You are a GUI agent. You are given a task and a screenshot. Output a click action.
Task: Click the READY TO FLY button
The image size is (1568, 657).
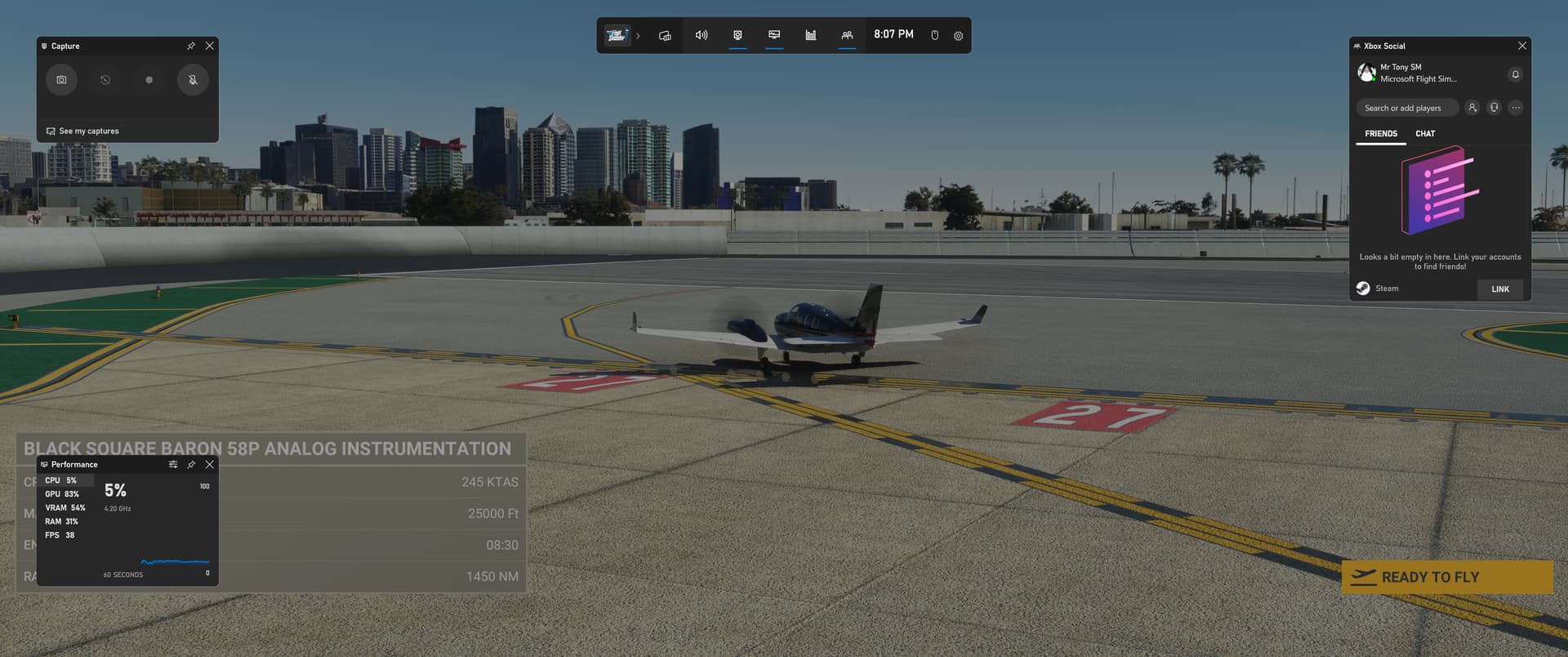coord(1446,577)
